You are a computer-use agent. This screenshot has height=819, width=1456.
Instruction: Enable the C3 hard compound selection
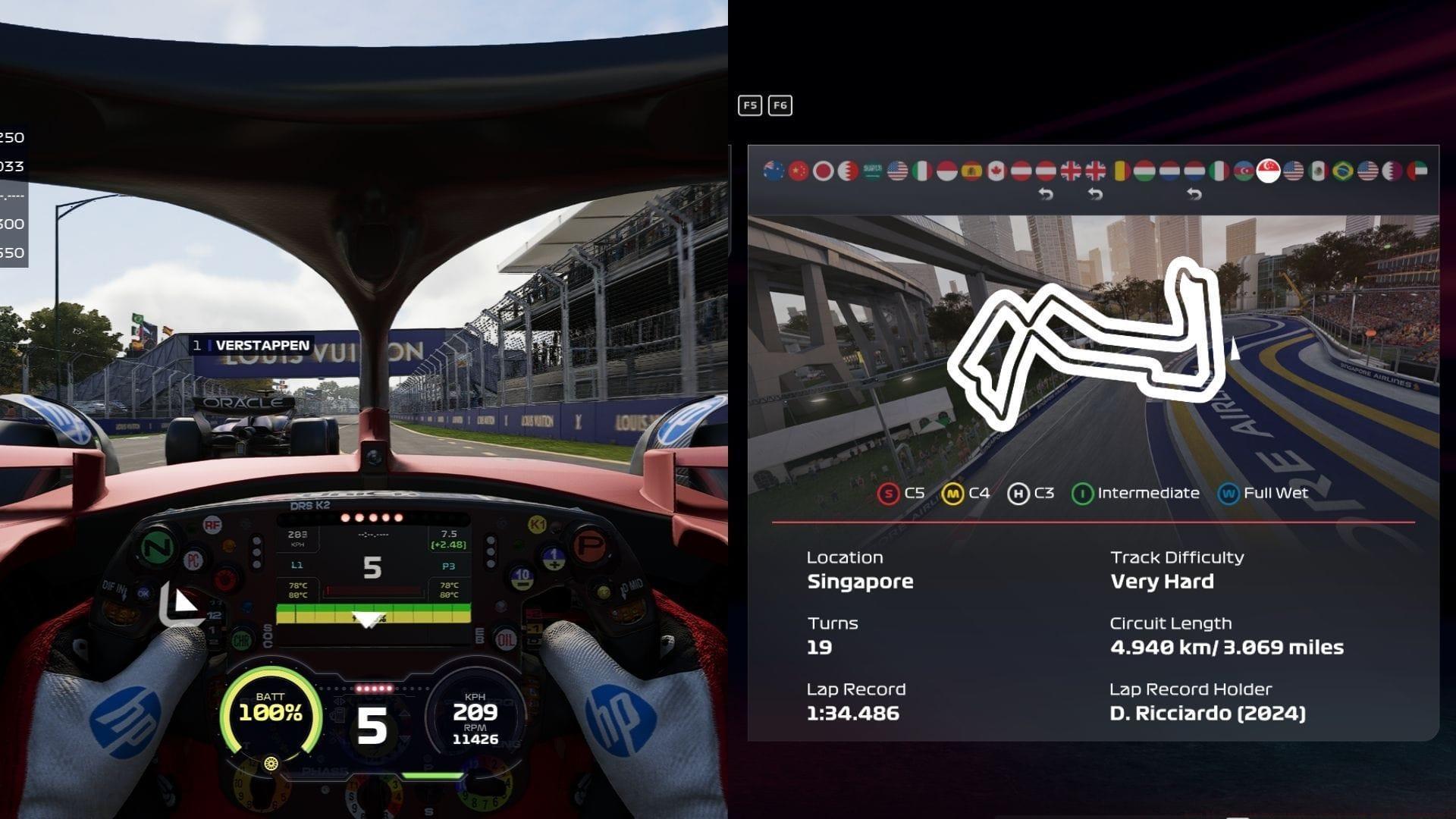click(x=1018, y=492)
